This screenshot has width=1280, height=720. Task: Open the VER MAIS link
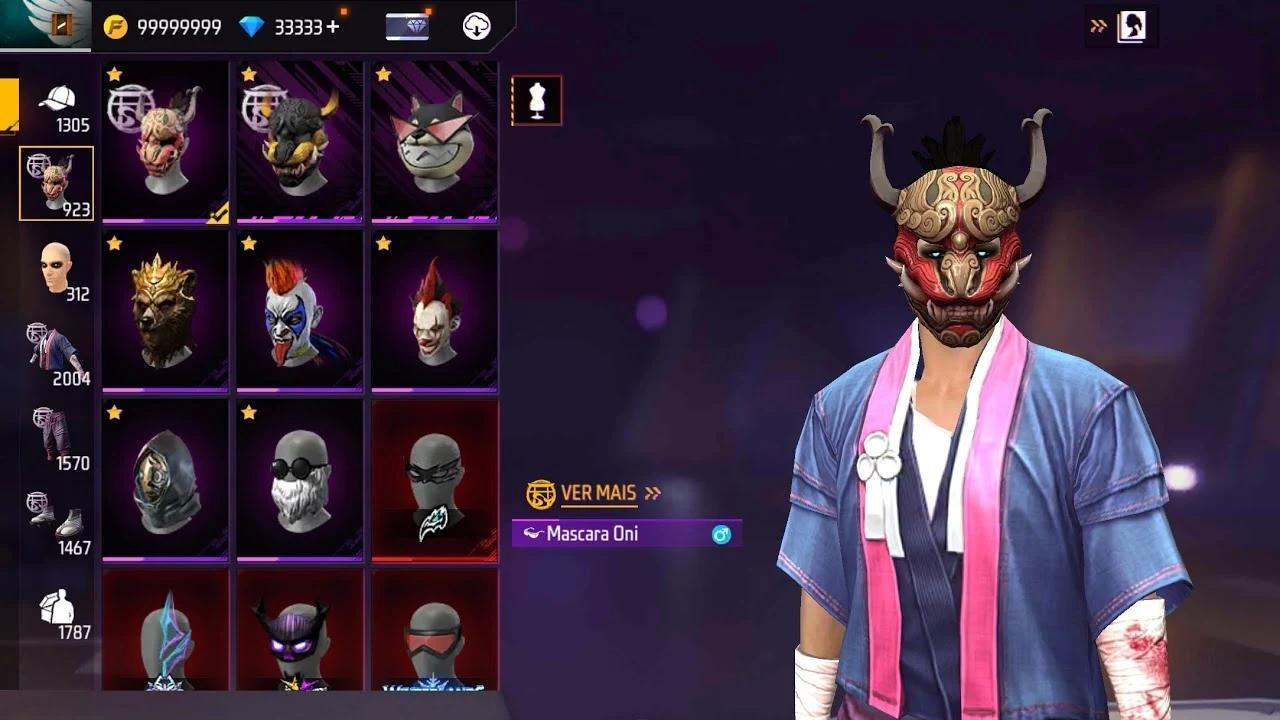(x=598, y=492)
